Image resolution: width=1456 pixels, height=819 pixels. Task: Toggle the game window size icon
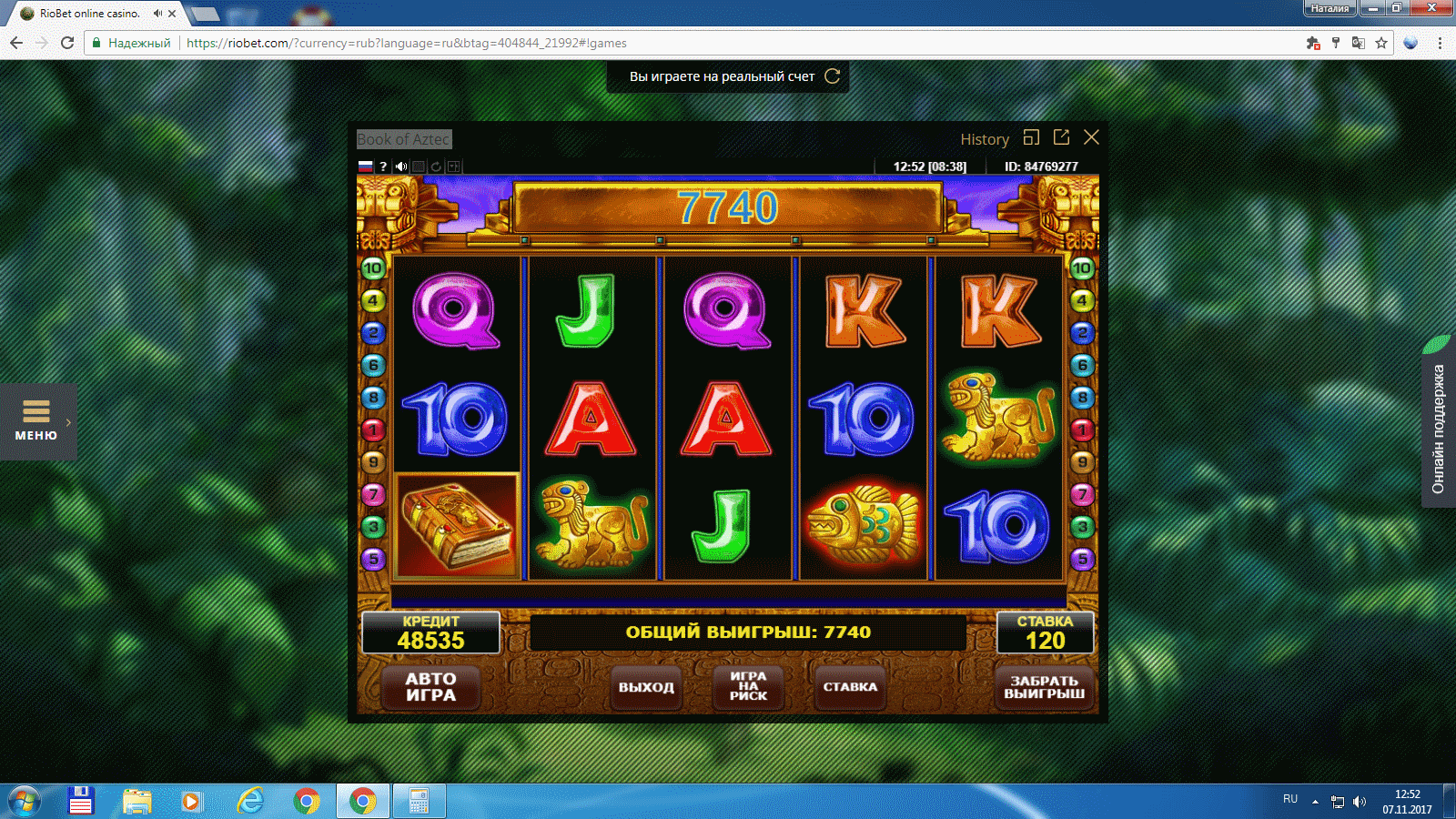point(1031,137)
